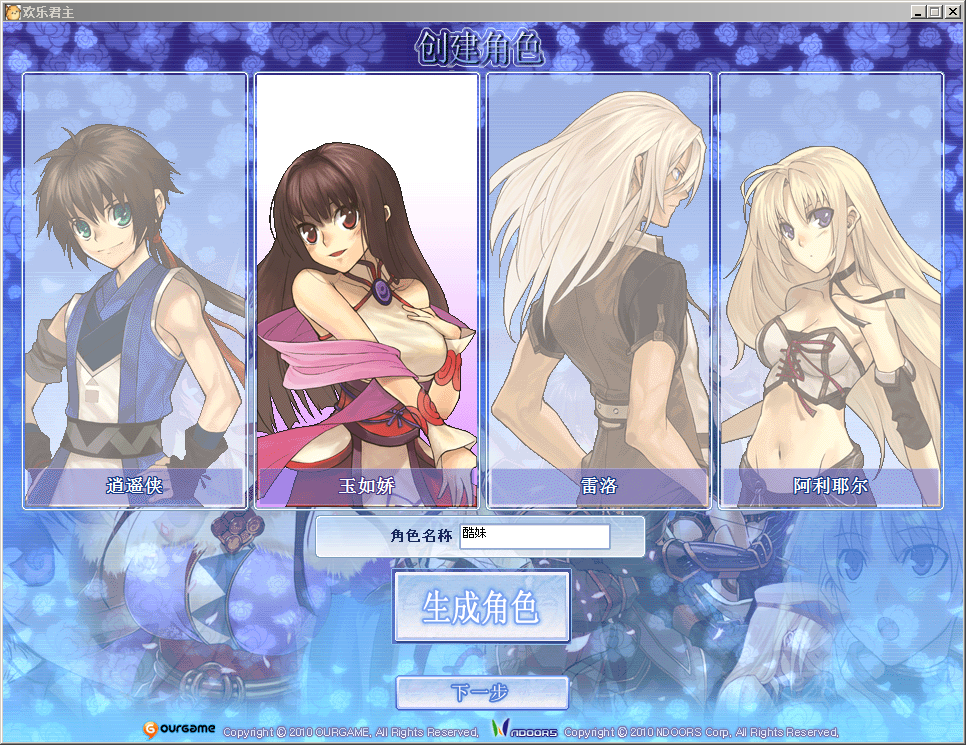Choose the 玉如娇 character card
The height and width of the screenshot is (745, 966).
(x=367, y=290)
